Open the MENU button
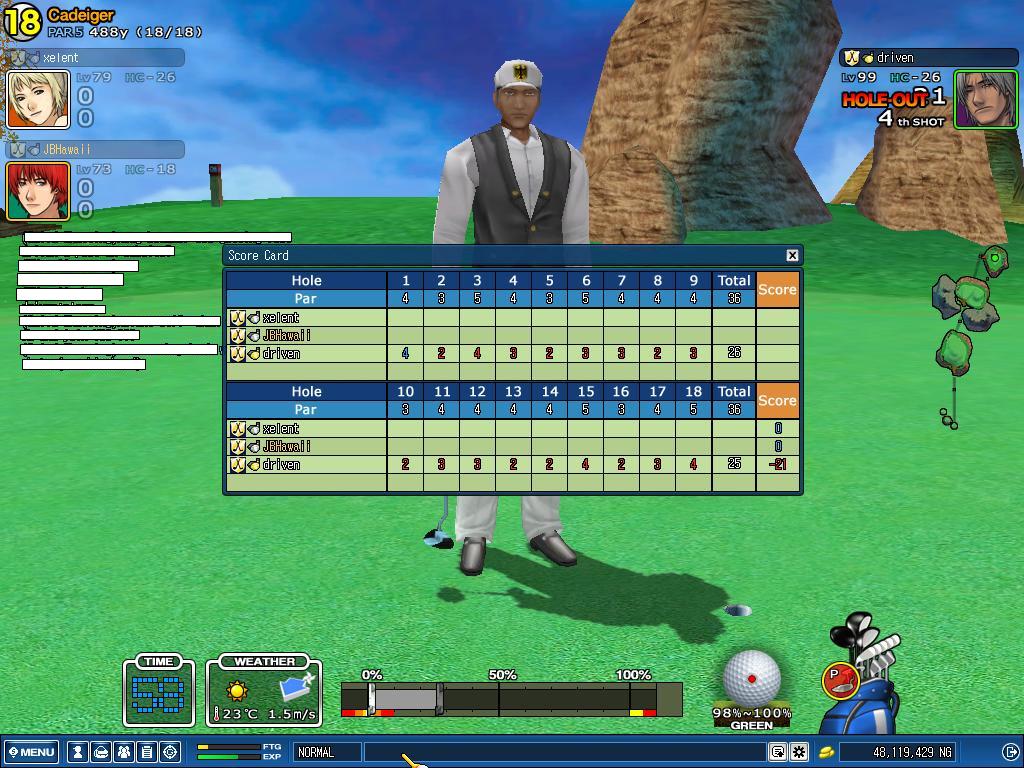1024x768 pixels. pos(31,752)
